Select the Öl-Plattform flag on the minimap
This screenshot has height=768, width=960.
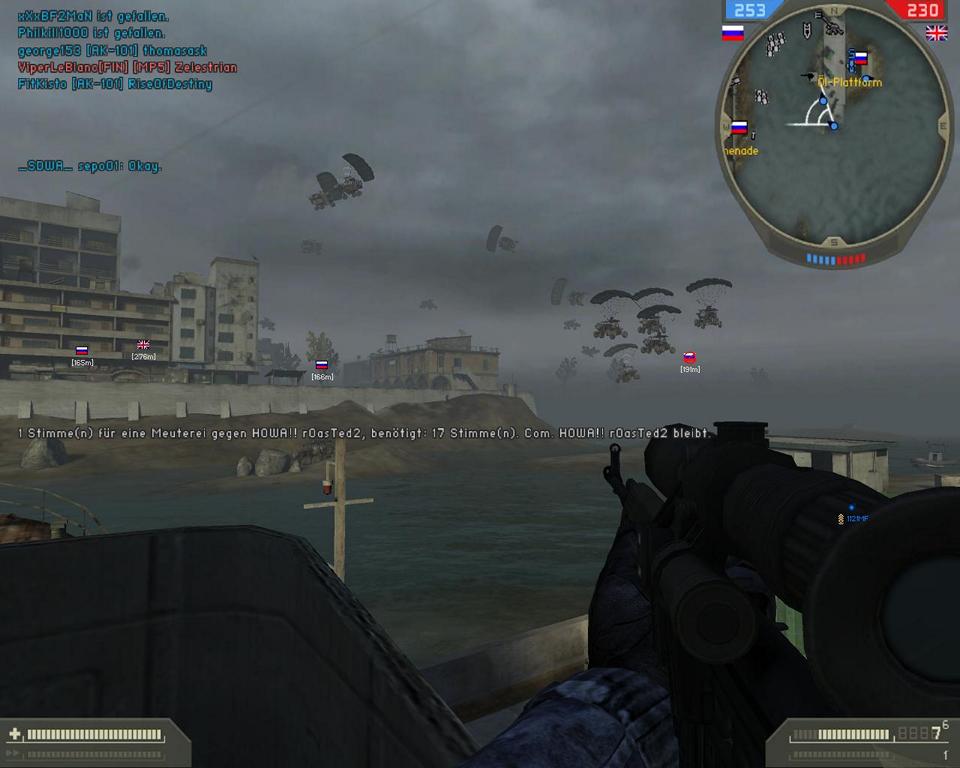(x=859, y=58)
